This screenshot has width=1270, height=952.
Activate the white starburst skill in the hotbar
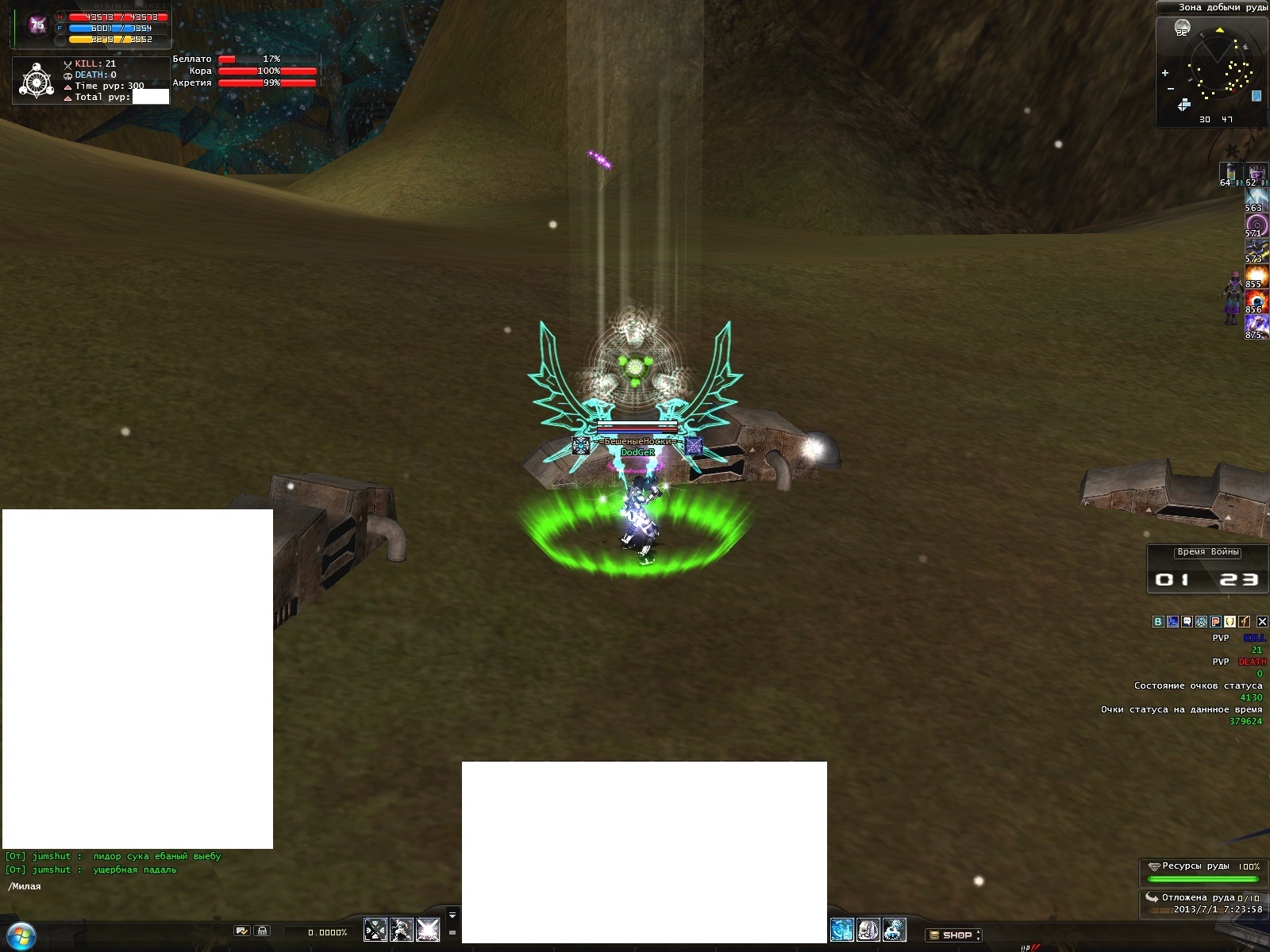428,929
